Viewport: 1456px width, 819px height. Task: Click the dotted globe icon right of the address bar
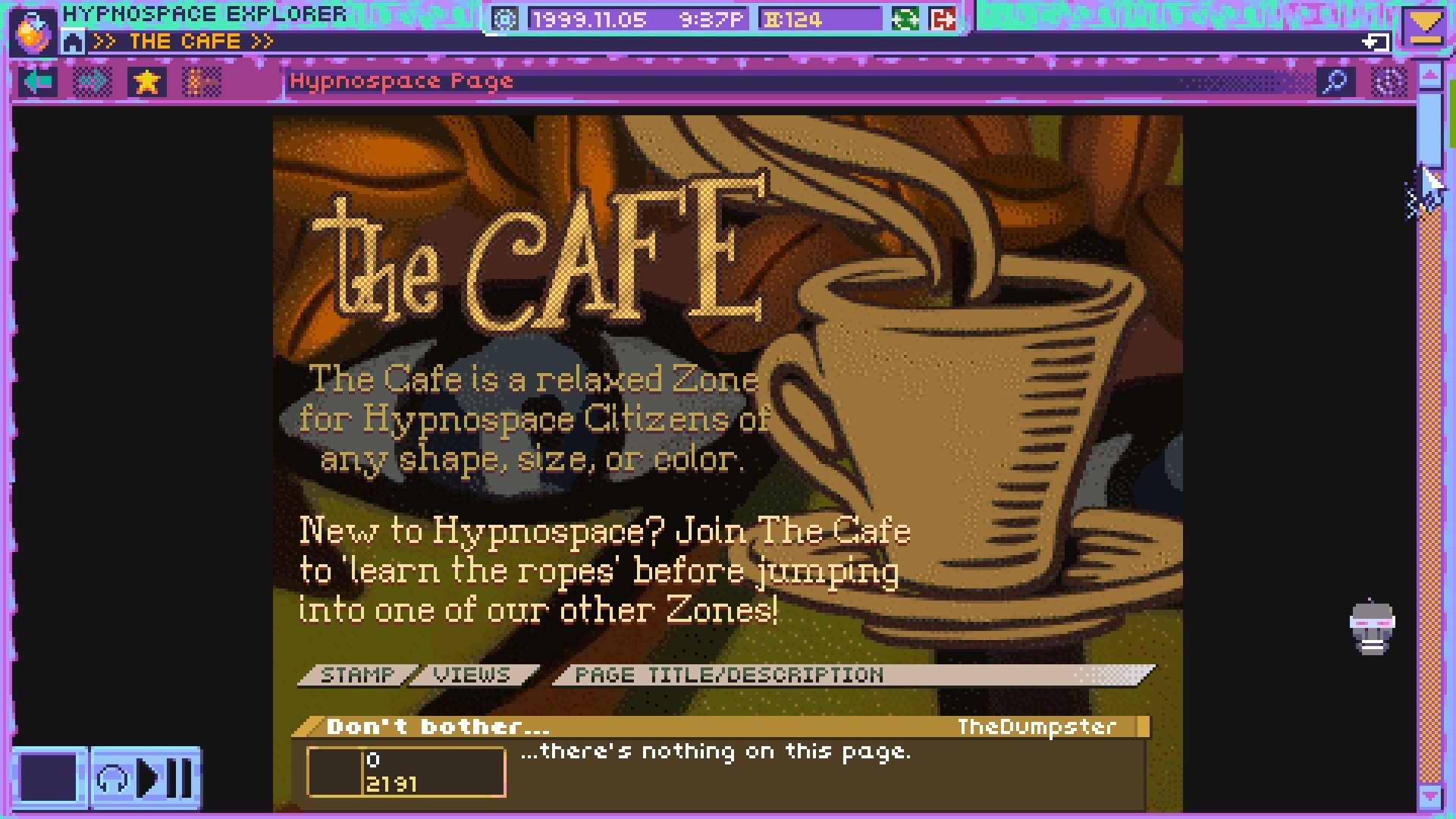(1389, 82)
